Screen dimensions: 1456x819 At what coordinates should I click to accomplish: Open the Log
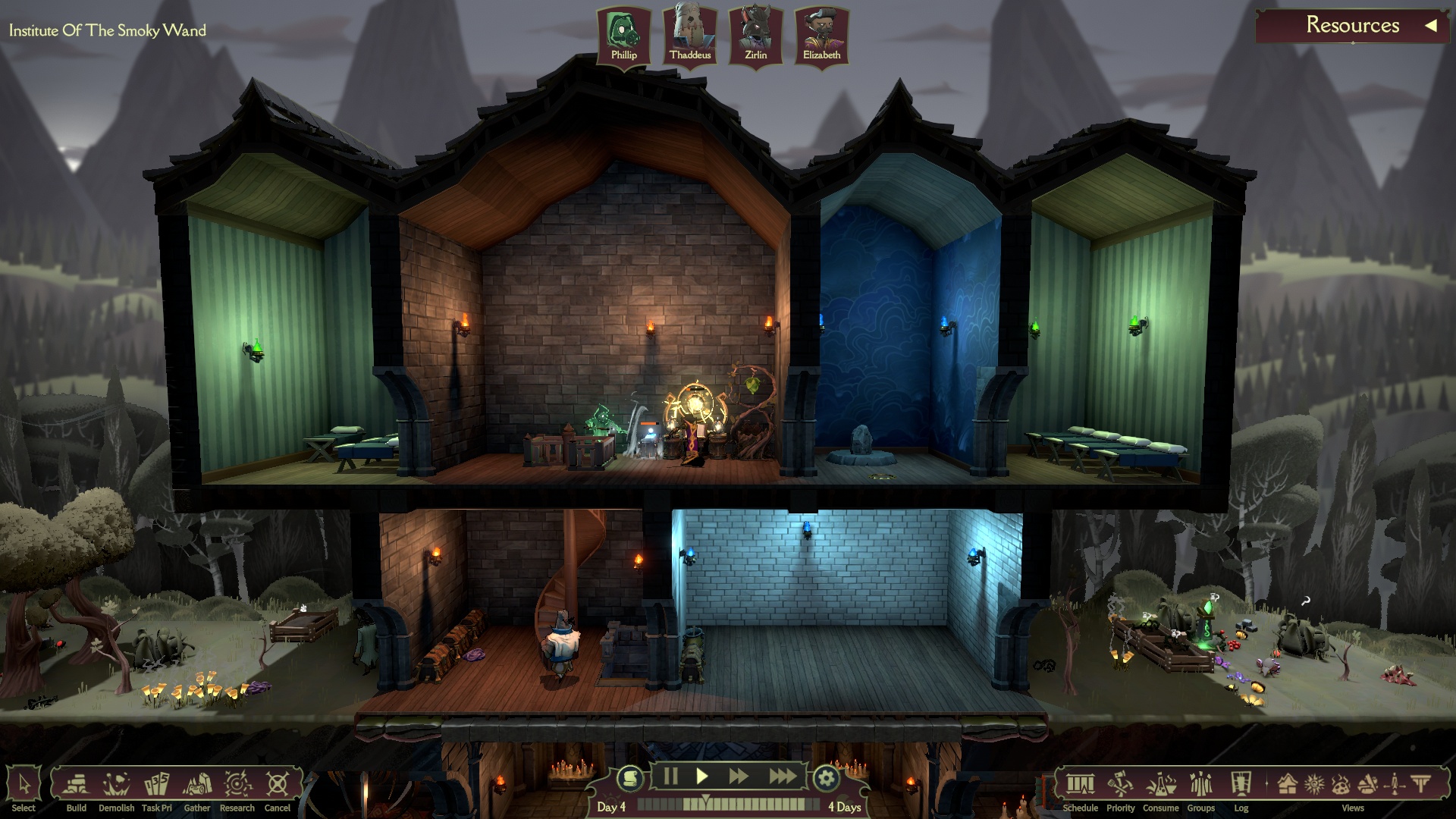tap(1241, 786)
